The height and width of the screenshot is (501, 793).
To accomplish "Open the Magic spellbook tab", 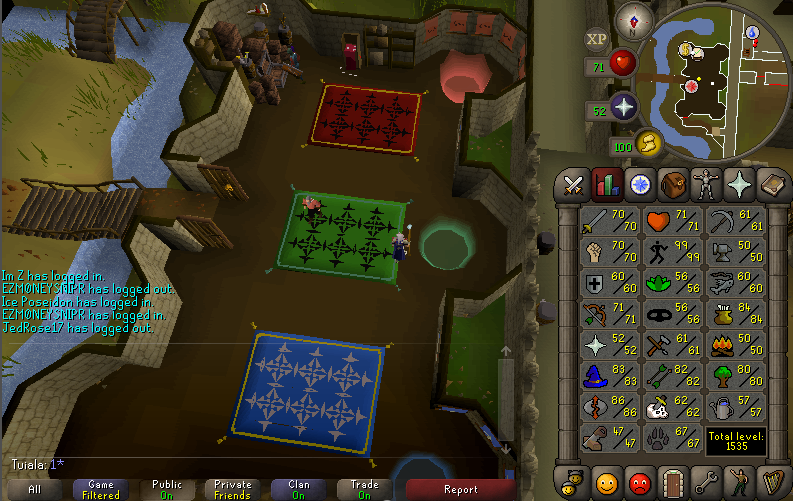I will pos(773,184).
